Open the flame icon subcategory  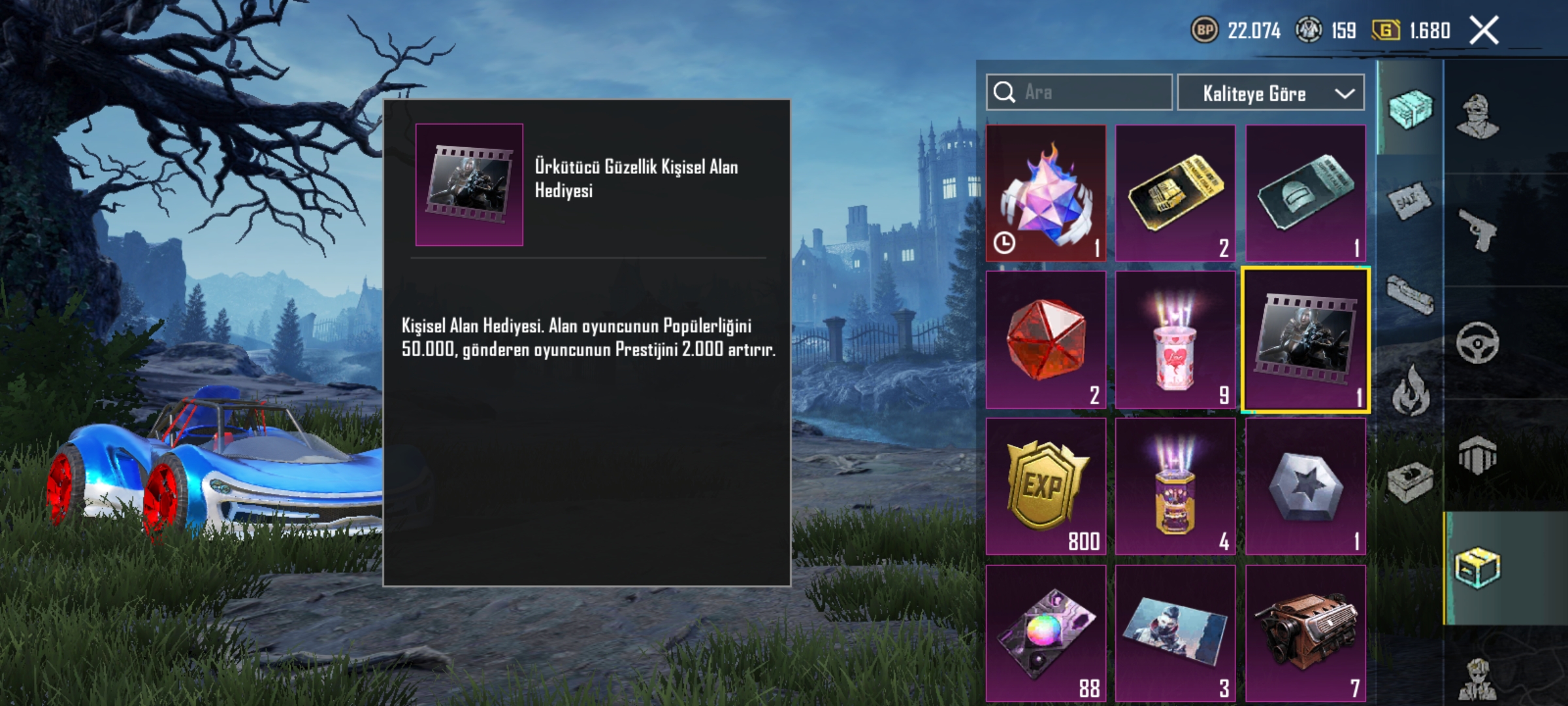pos(1410,391)
